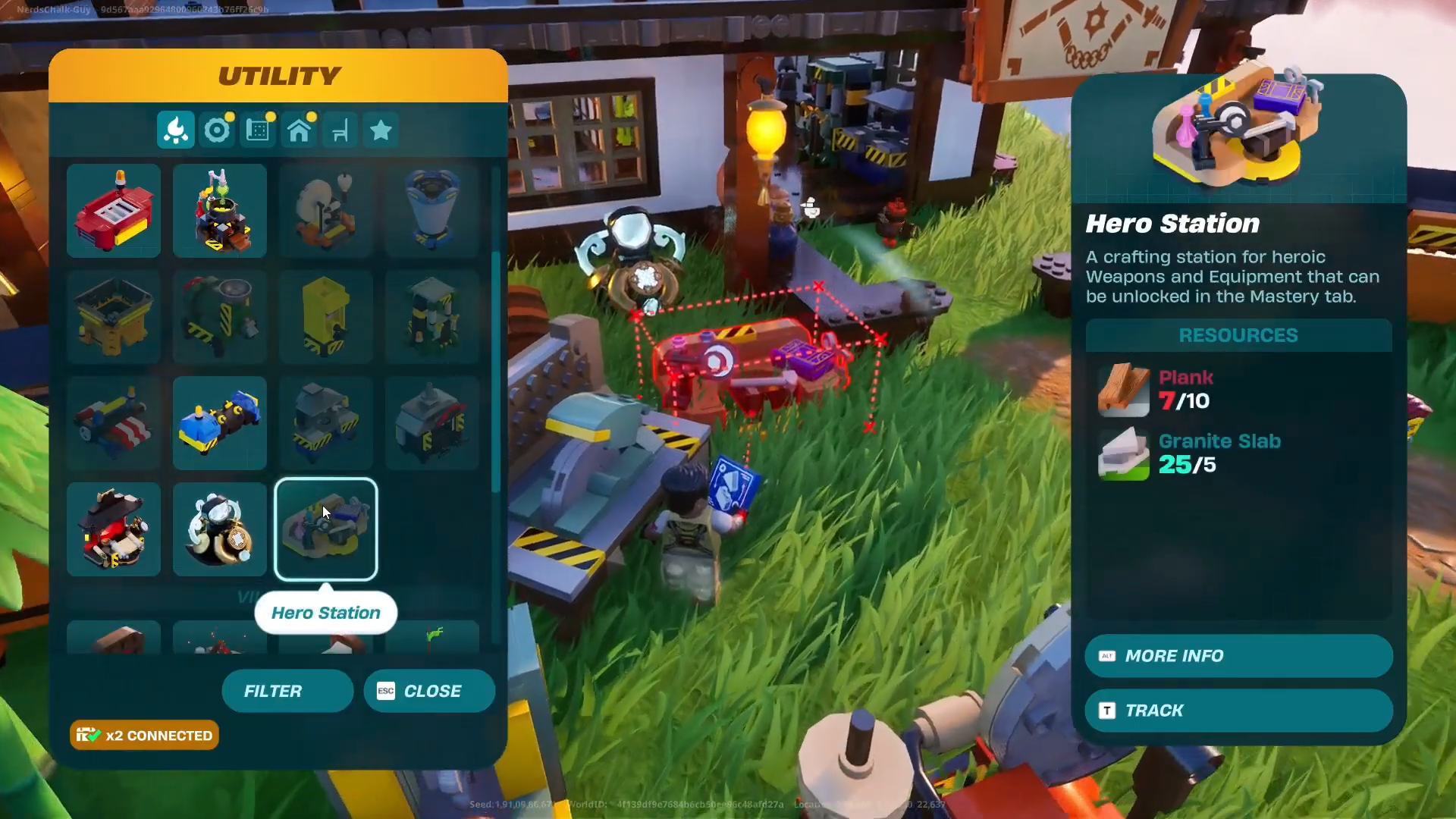Viewport: 1456px width, 819px height.
Task: Select the yellow vending machine tile
Action: pyautogui.click(x=326, y=317)
